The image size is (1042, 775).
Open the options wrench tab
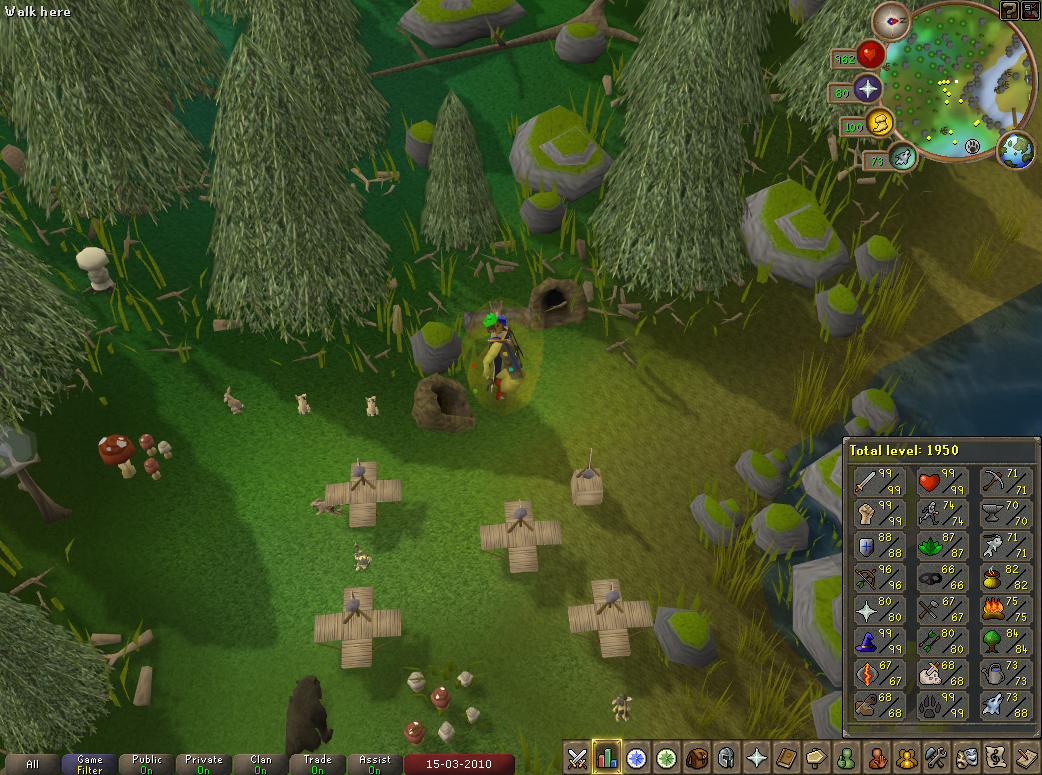click(x=938, y=757)
